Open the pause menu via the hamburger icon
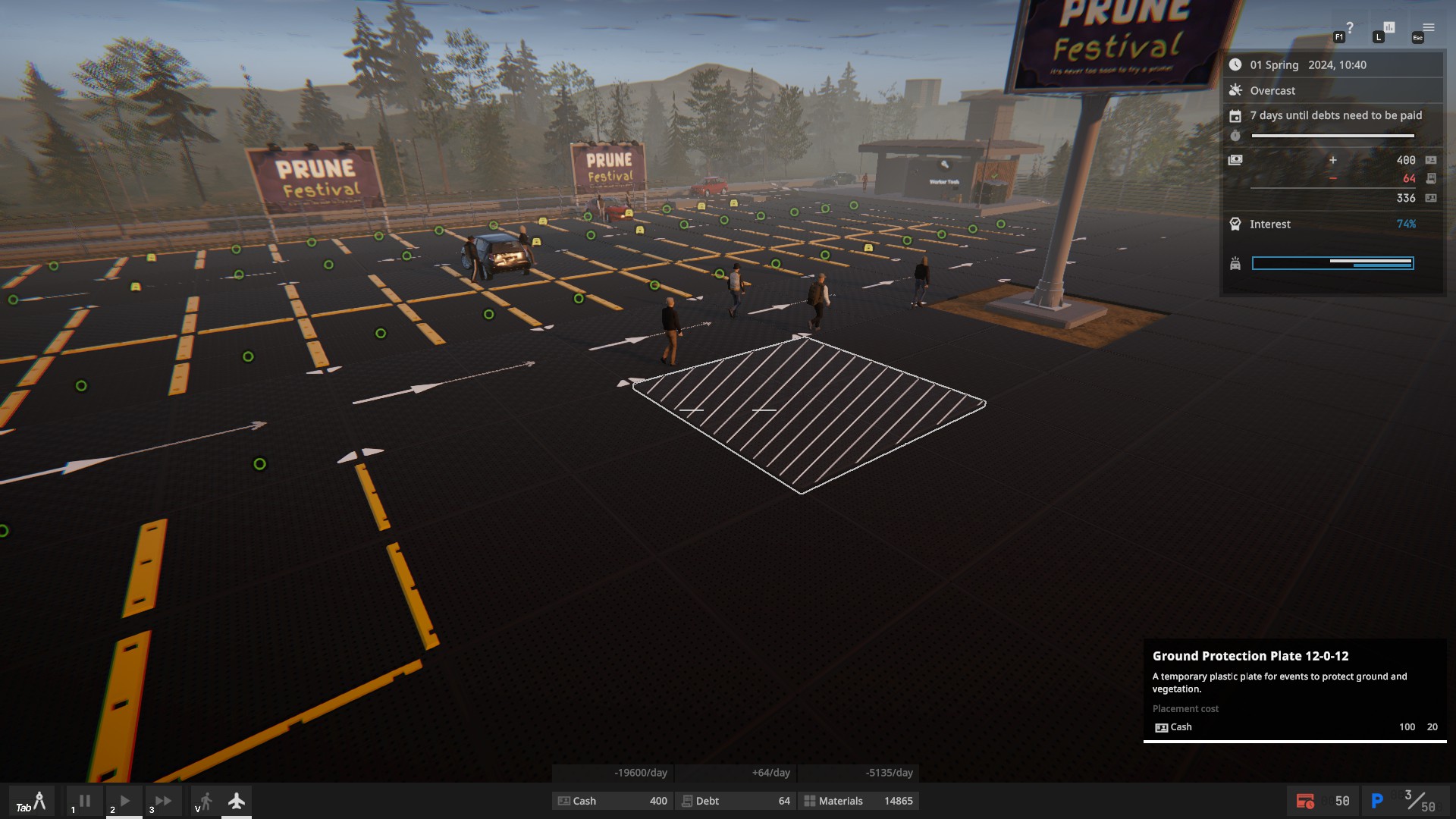Image resolution: width=1456 pixels, height=819 pixels. point(1429,27)
